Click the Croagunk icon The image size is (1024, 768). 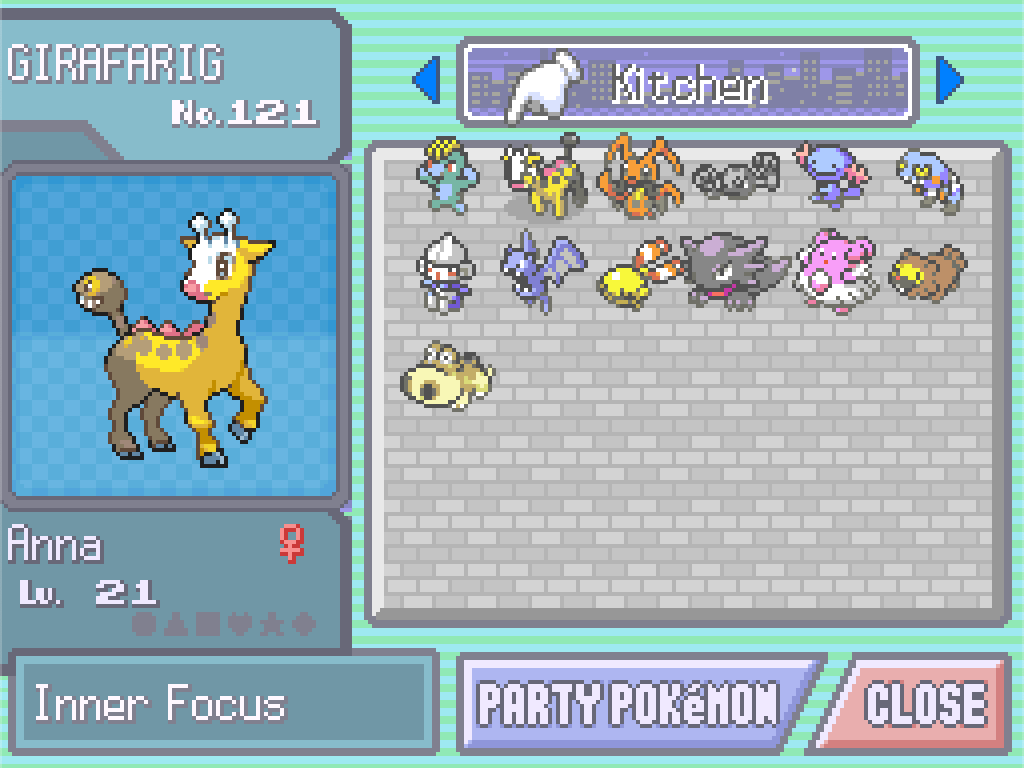coord(928,178)
